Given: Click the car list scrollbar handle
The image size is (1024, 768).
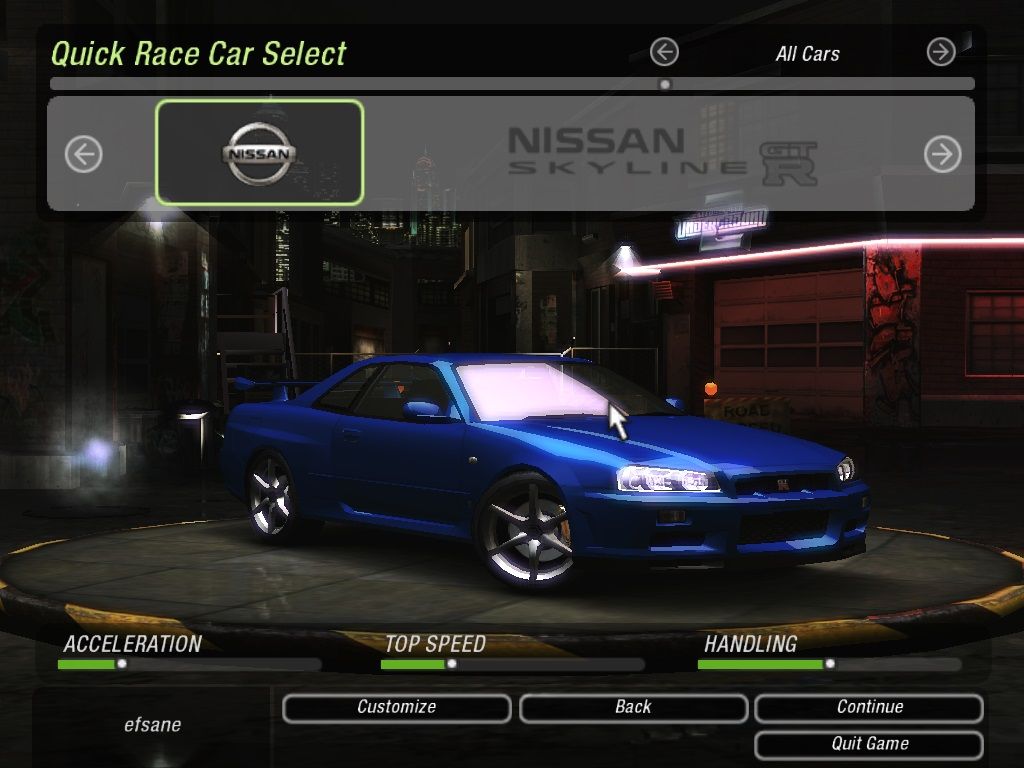Looking at the screenshot, I should (665, 85).
